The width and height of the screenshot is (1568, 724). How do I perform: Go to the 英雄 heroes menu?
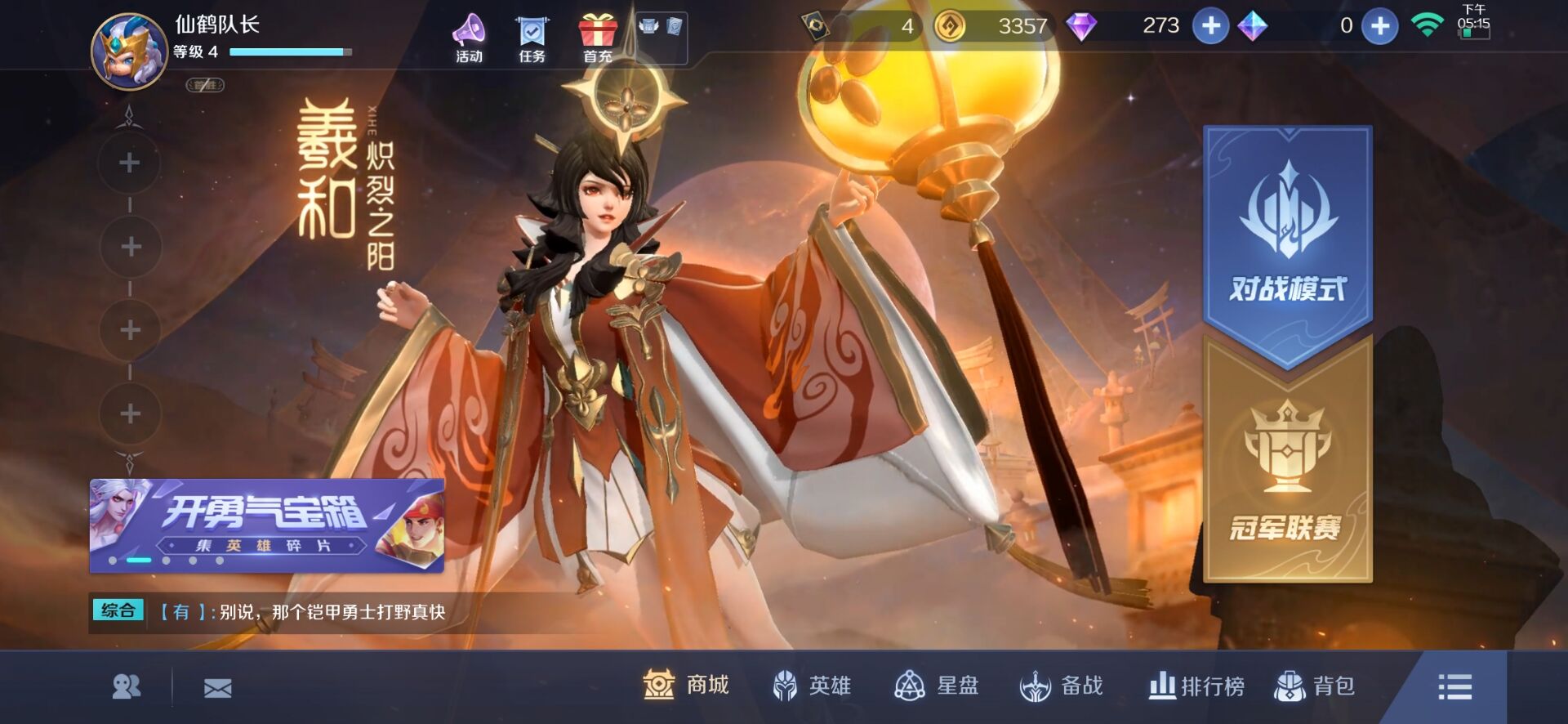click(x=812, y=686)
